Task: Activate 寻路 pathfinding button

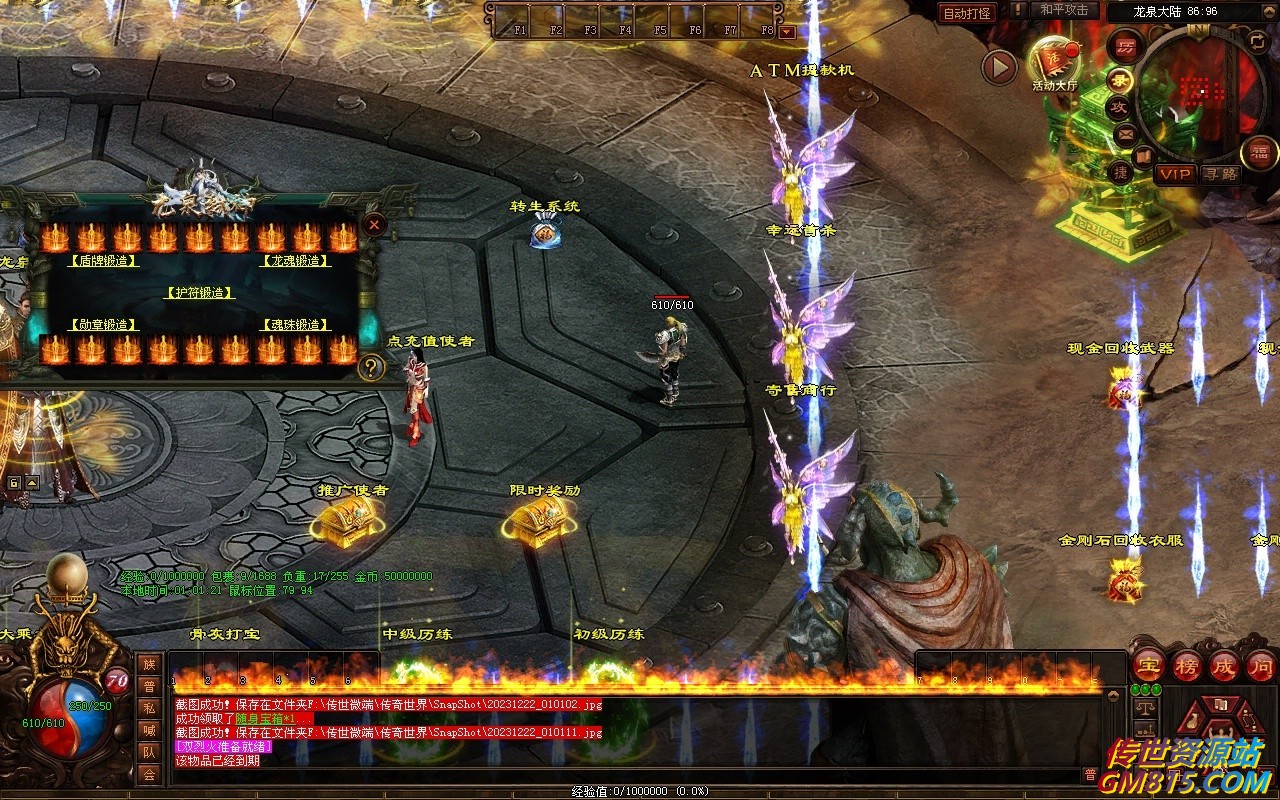Action: [1220, 174]
